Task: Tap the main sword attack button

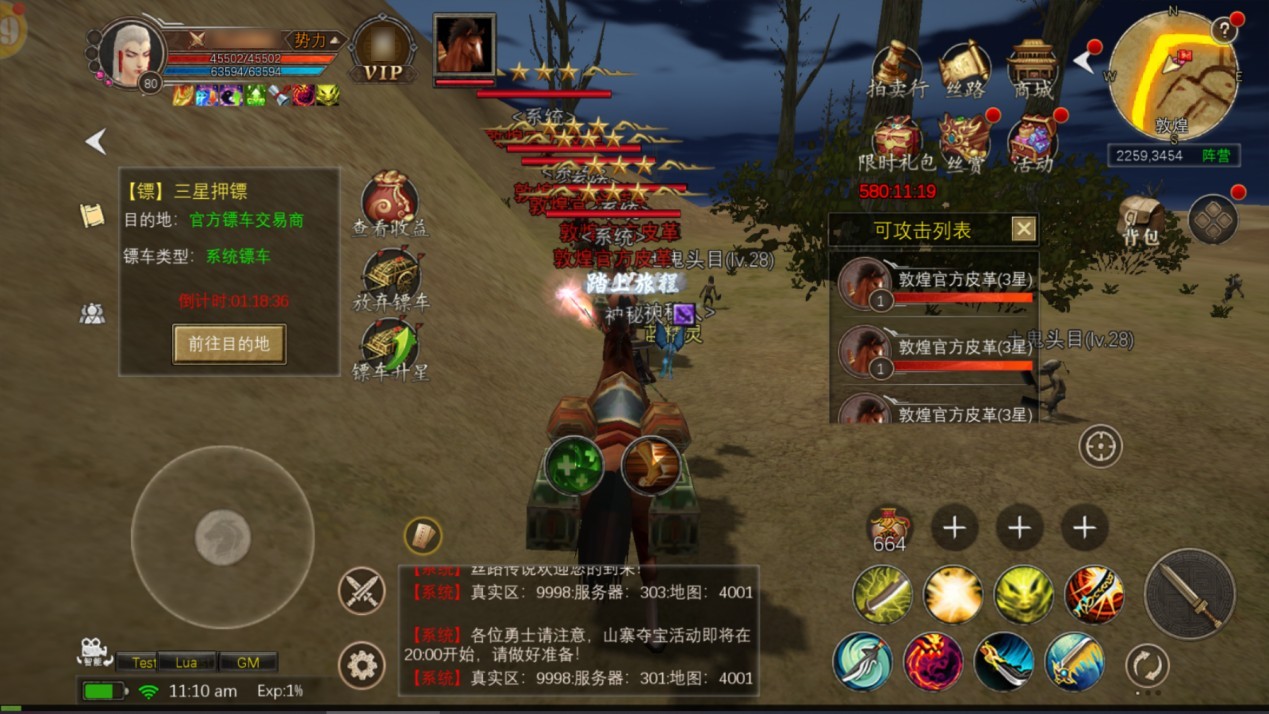Action: (x=1189, y=593)
